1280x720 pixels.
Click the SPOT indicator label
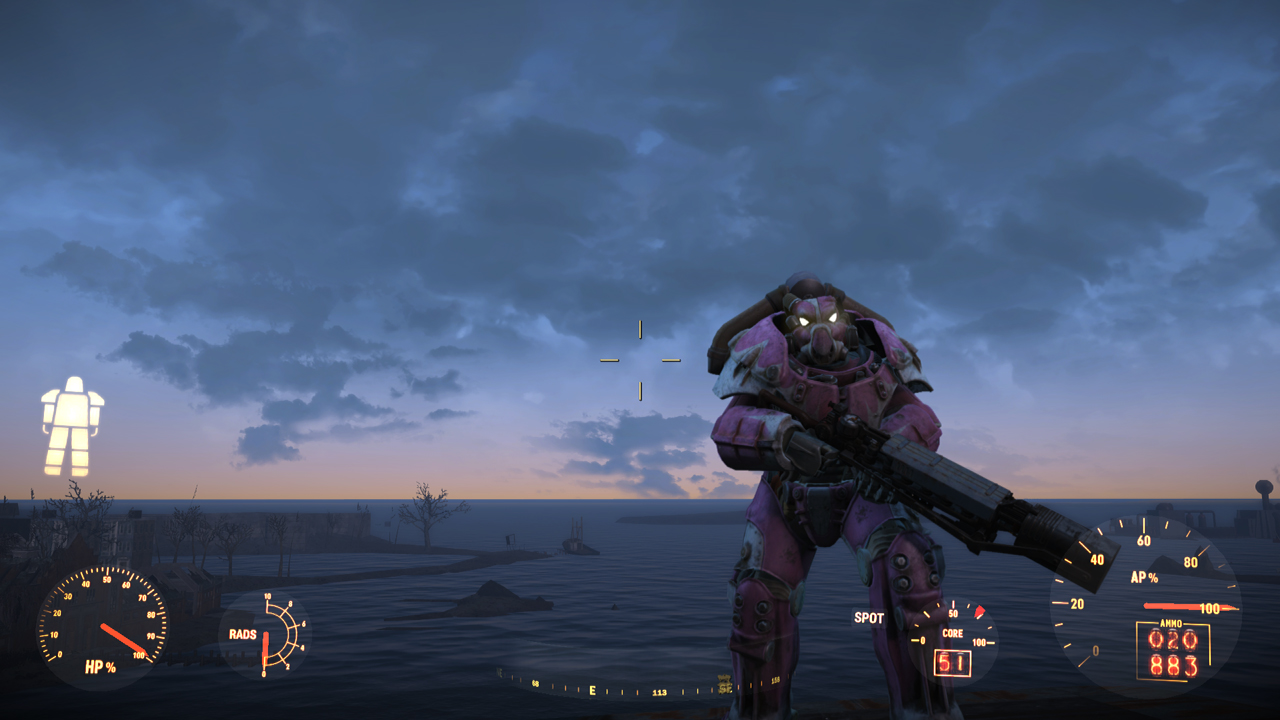click(x=868, y=618)
